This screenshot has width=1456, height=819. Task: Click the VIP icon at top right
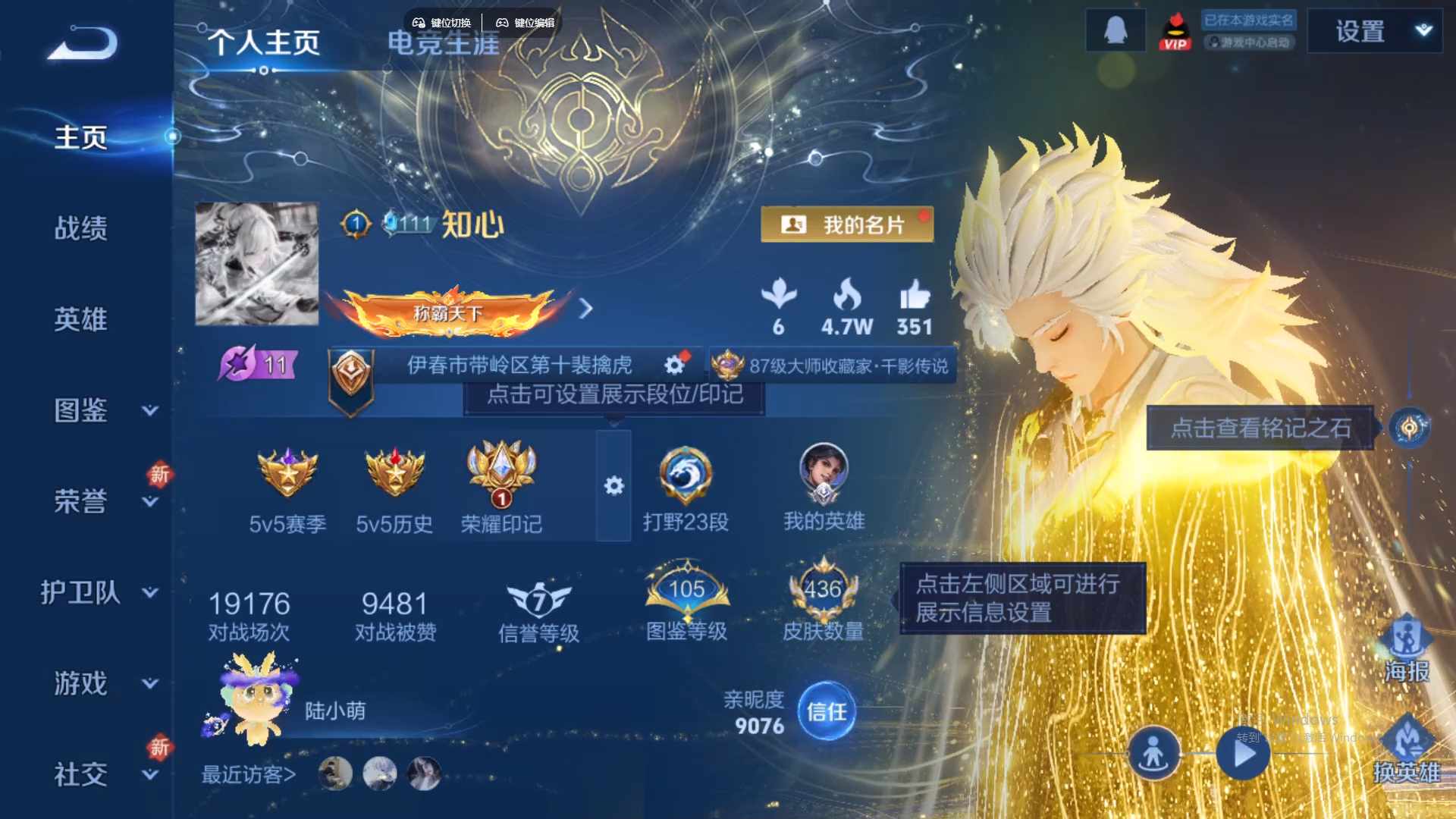pyautogui.click(x=1176, y=32)
